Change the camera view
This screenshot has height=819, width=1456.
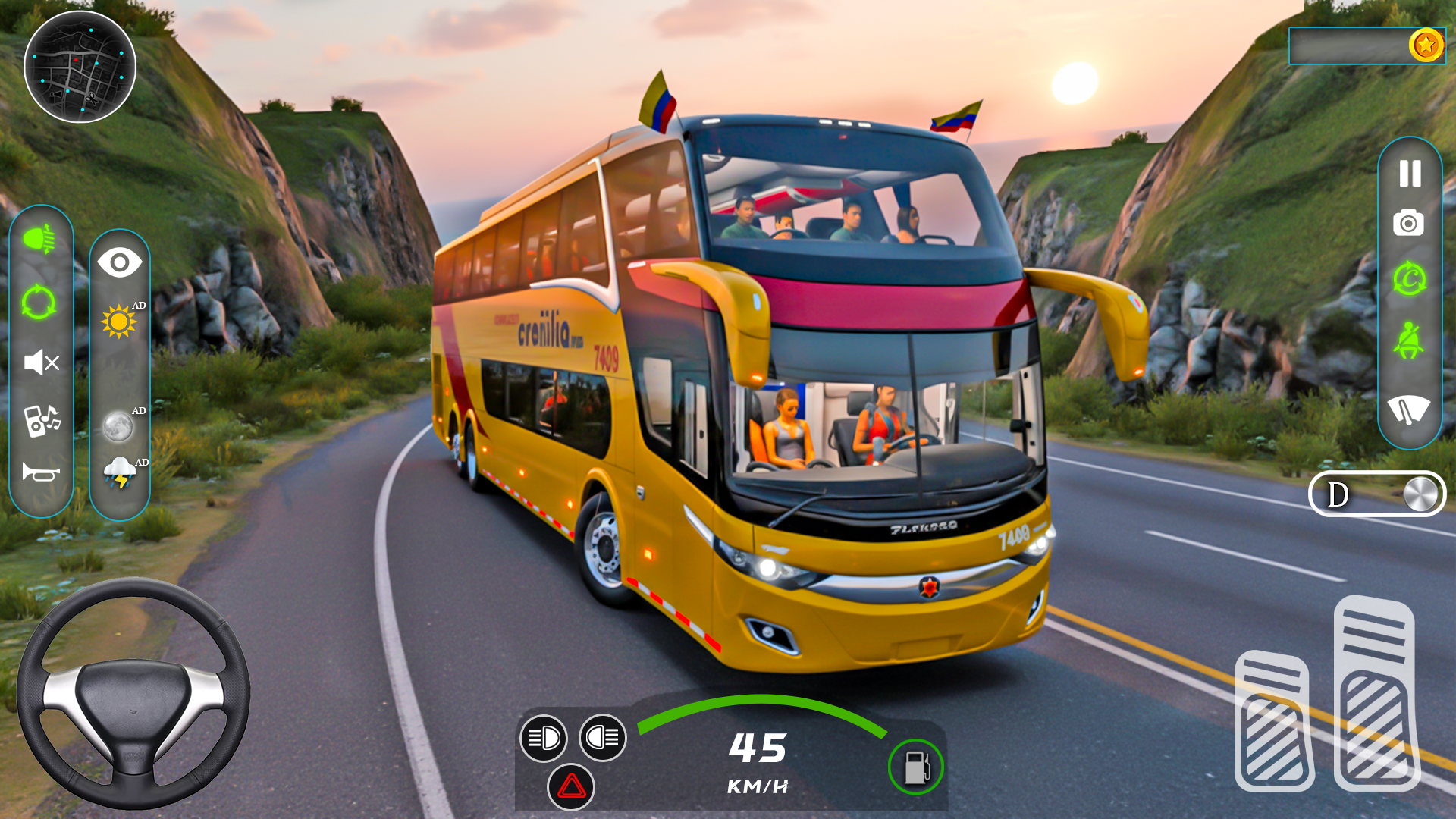point(120,262)
